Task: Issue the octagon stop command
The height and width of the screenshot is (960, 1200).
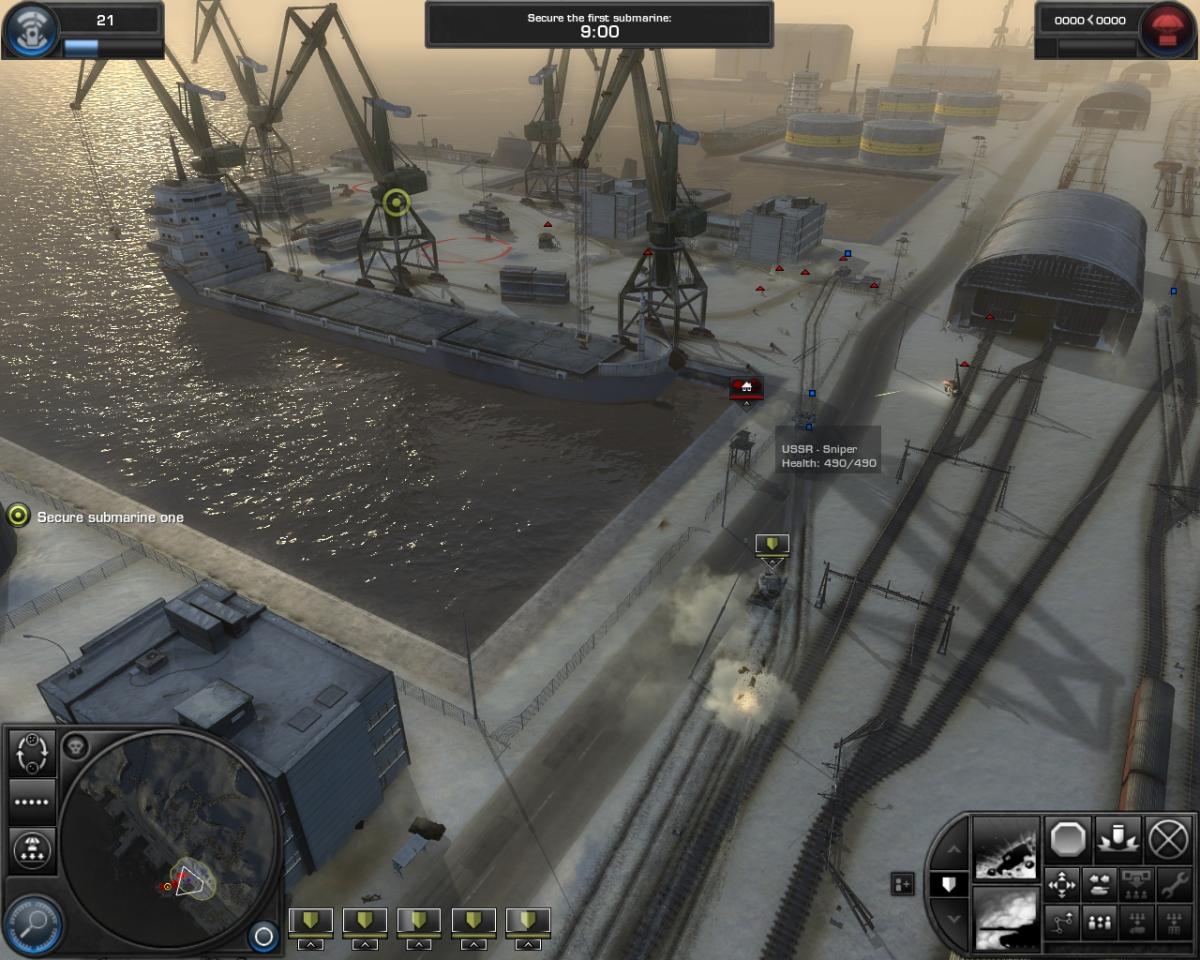Action: tap(1070, 837)
